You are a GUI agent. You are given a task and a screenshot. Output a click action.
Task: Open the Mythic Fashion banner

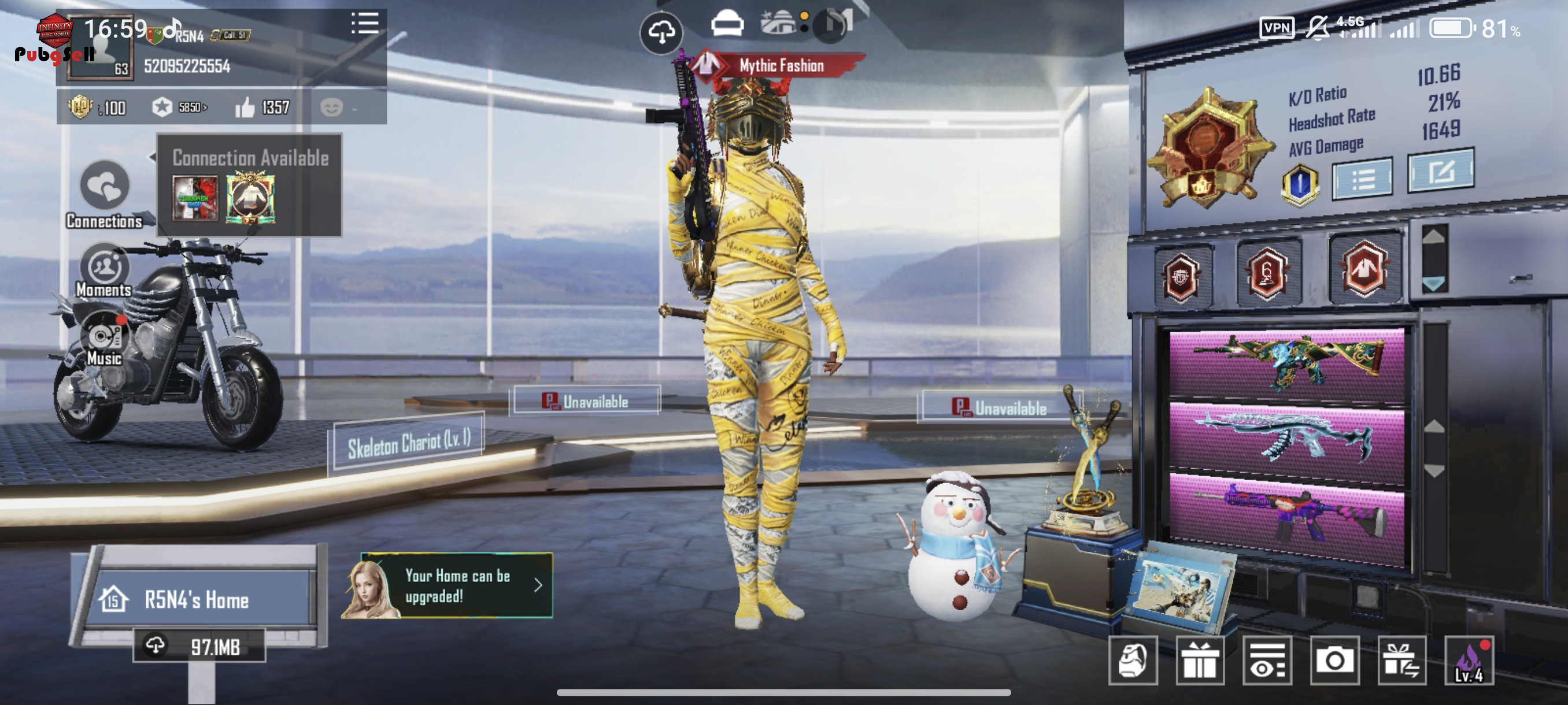click(780, 66)
